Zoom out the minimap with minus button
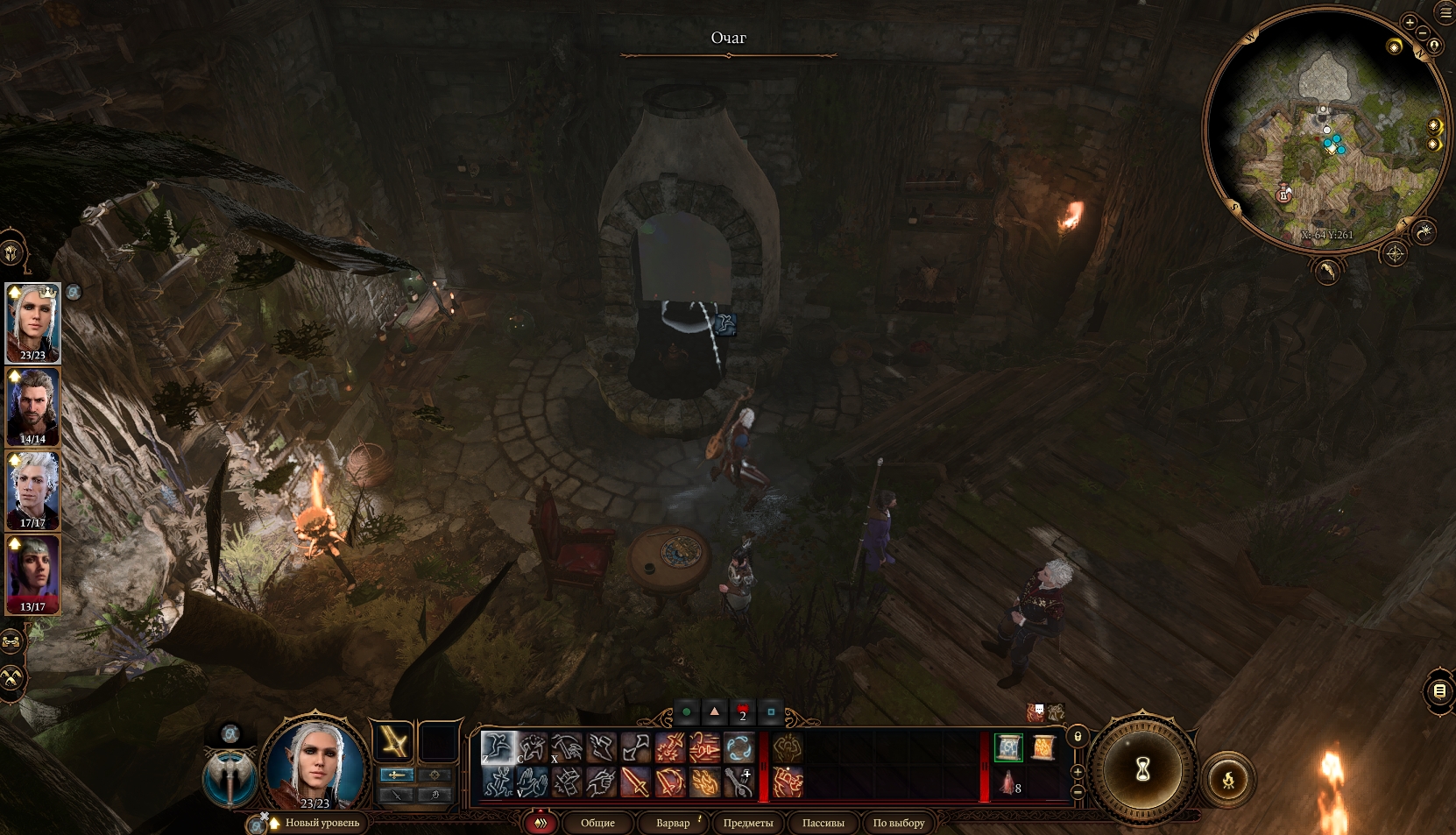Screen dimensions: 1456x835 point(1422,33)
